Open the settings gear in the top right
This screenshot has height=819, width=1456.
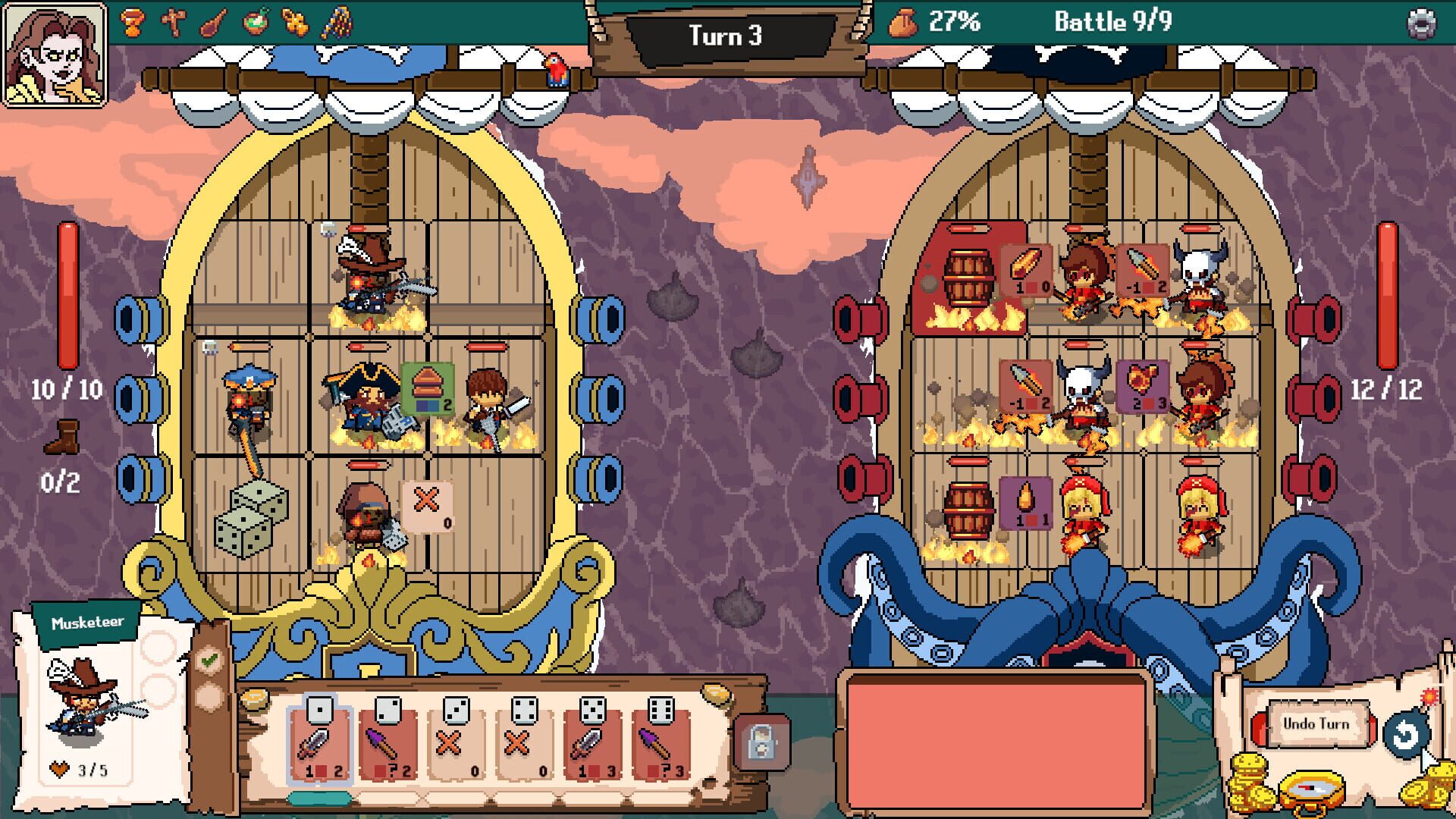(x=1423, y=21)
